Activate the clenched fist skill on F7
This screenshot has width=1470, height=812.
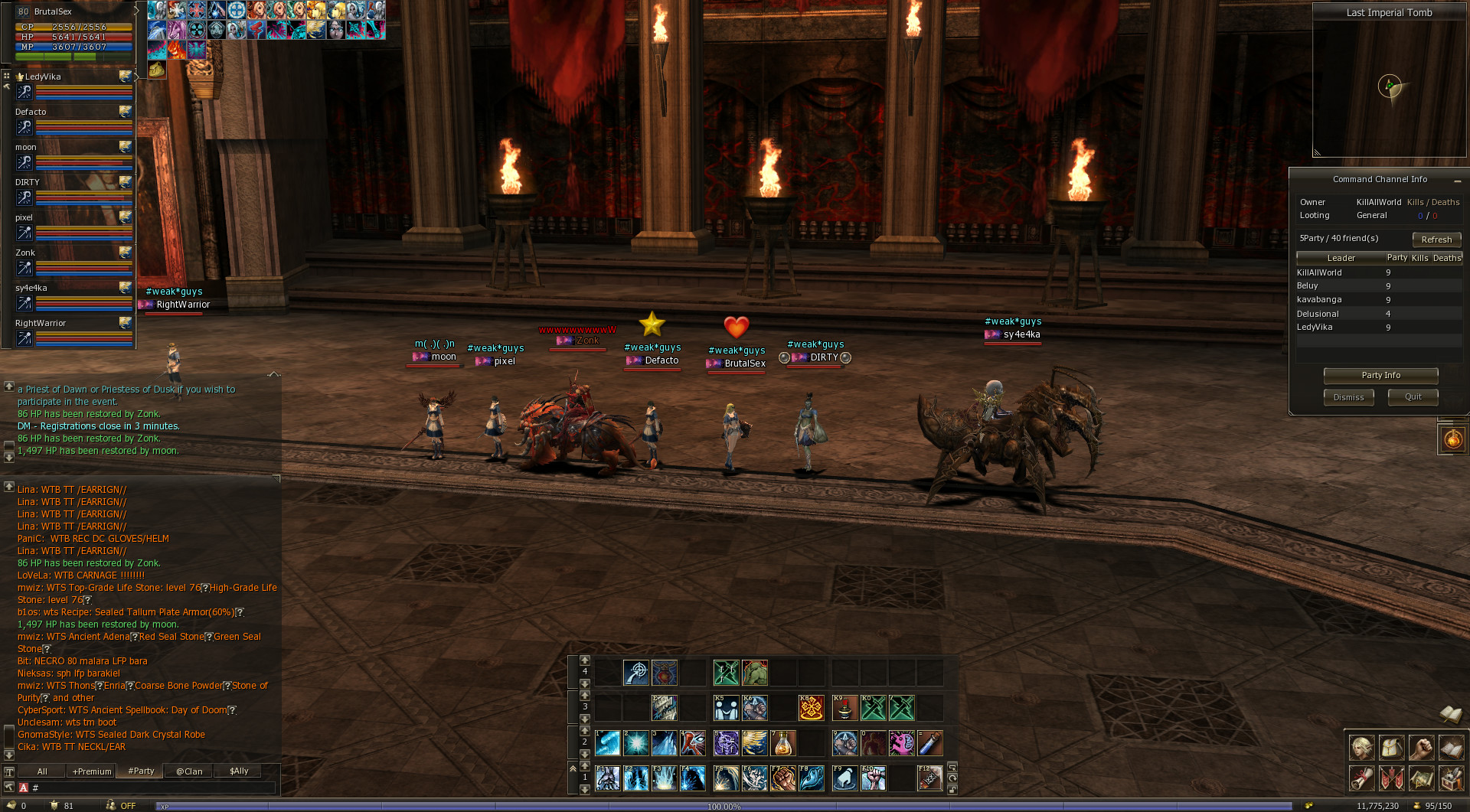782,778
